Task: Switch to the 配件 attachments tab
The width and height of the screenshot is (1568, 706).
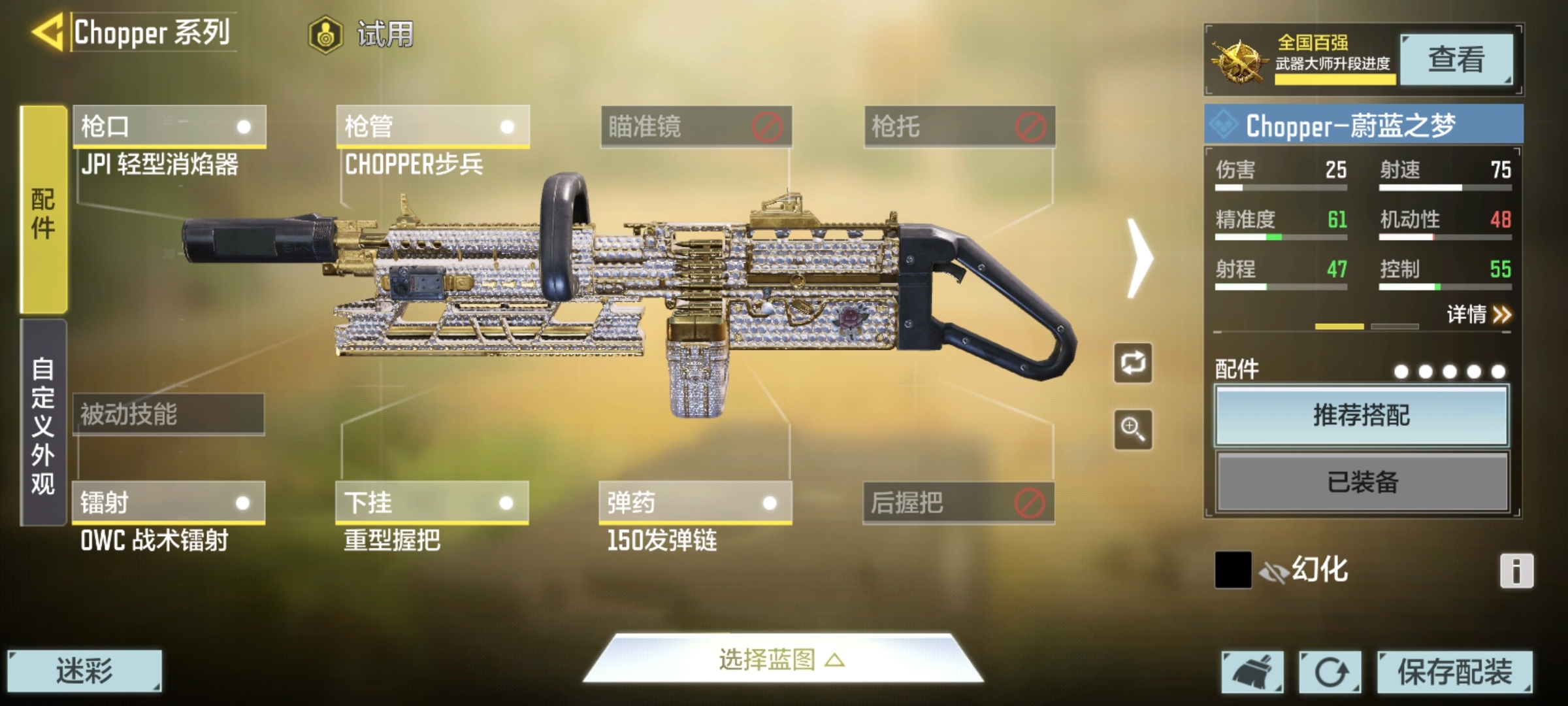Action: click(x=43, y=210)
